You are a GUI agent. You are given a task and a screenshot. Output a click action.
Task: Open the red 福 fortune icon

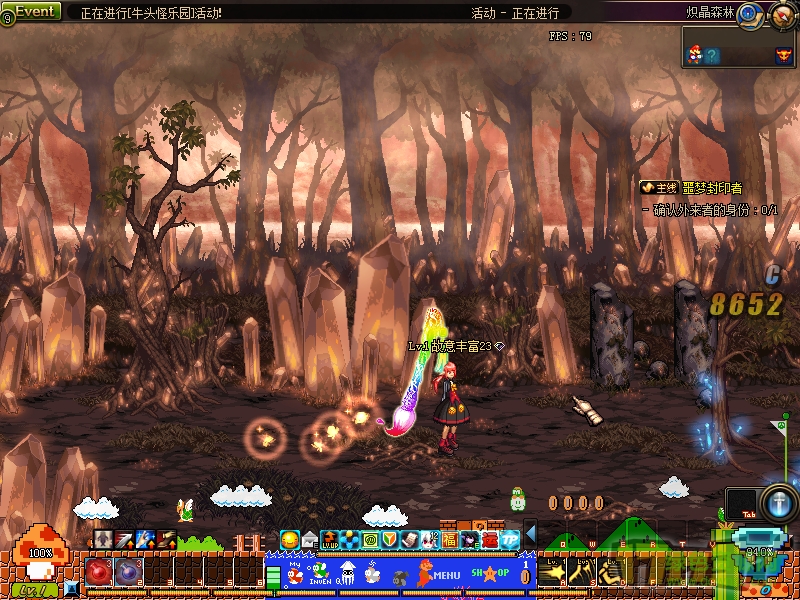[x=450, y=540]
